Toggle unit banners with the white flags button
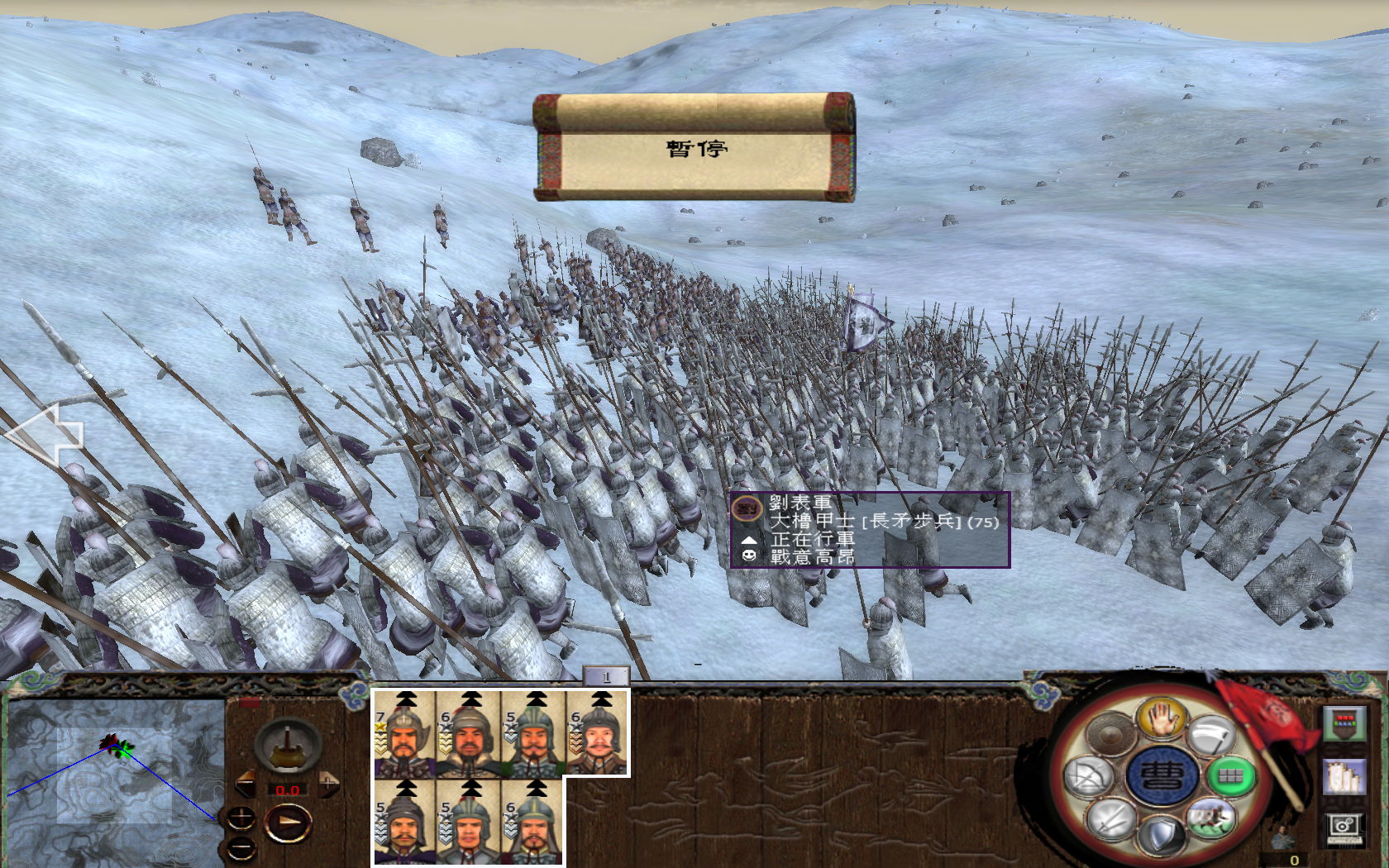The height and width of the screenshot is (868, 1389). tap(1344, 777)
